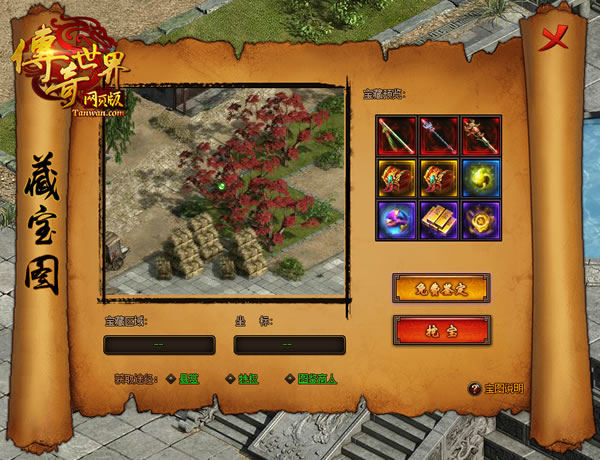The image size is (600, 460).
Task: Select the golden staff reward icon
Action: [481, 135]
